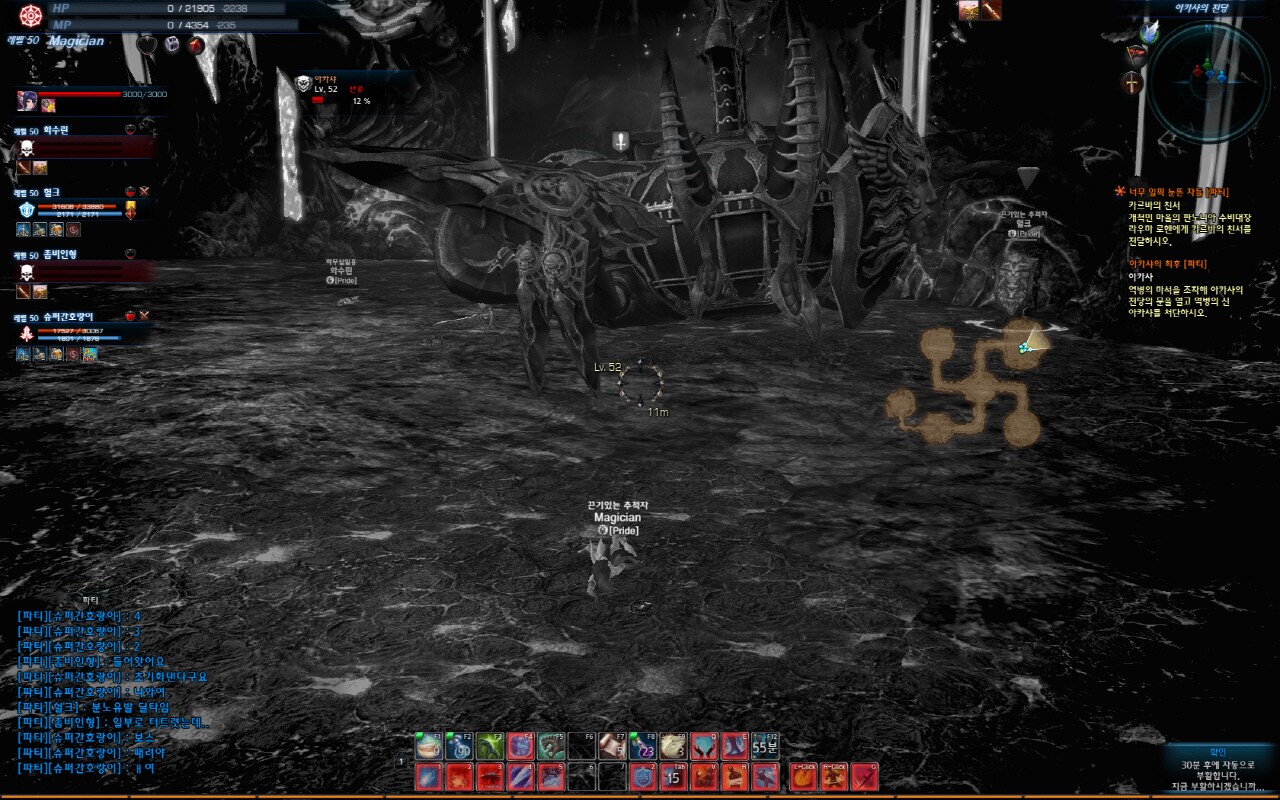The height and width of the screenshot is (800, 1280).
Task: Click the F12 slot showing 55분
Action: pos(765,746)
